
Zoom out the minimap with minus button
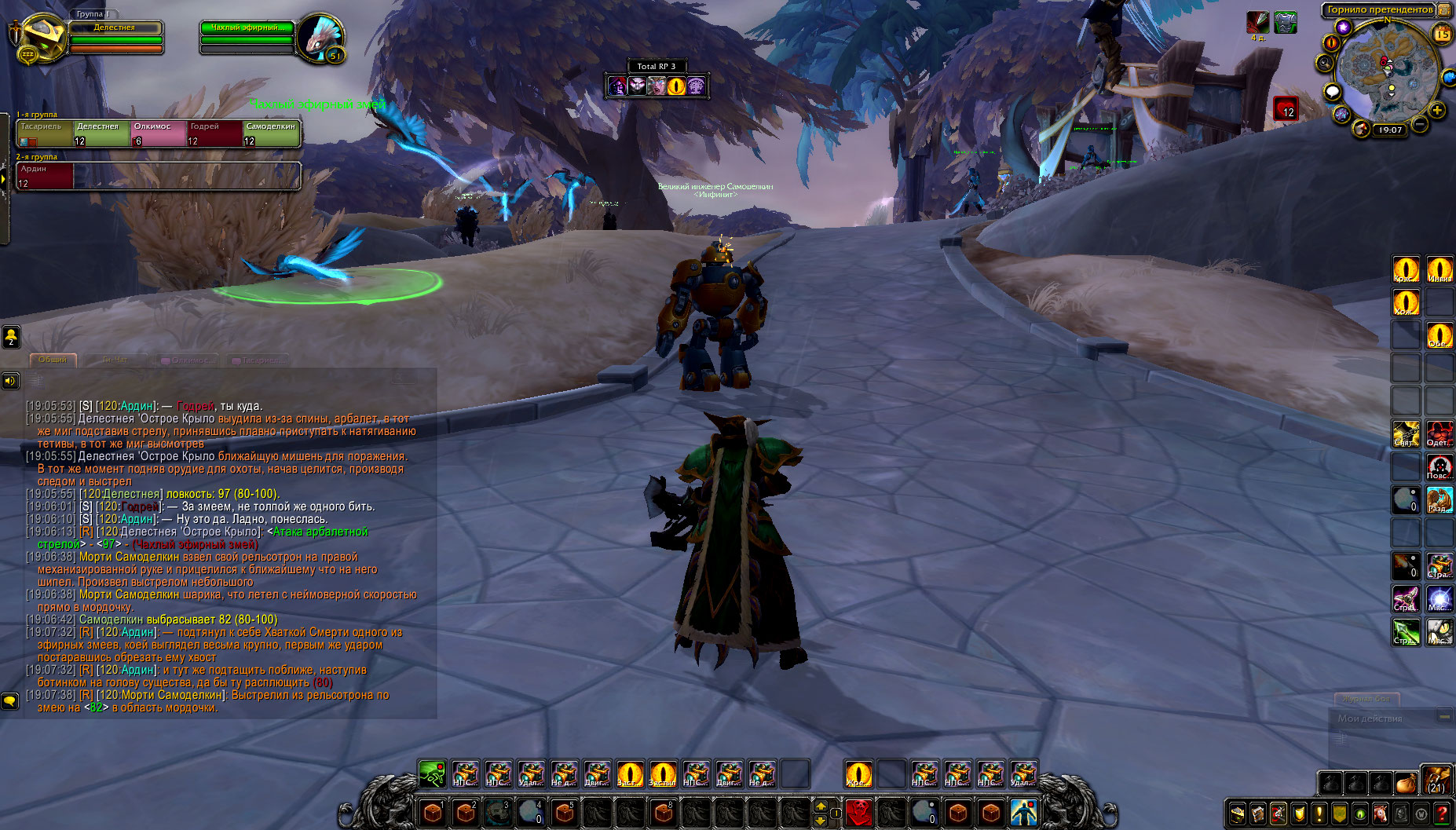coord(1420,124)
